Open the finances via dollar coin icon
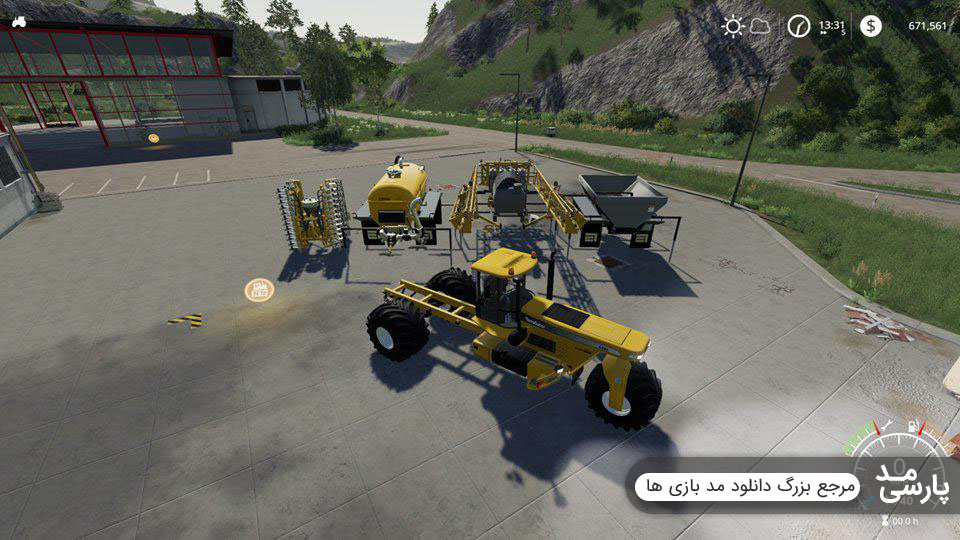This screenshot has width=960, height=540. [871, 26]
